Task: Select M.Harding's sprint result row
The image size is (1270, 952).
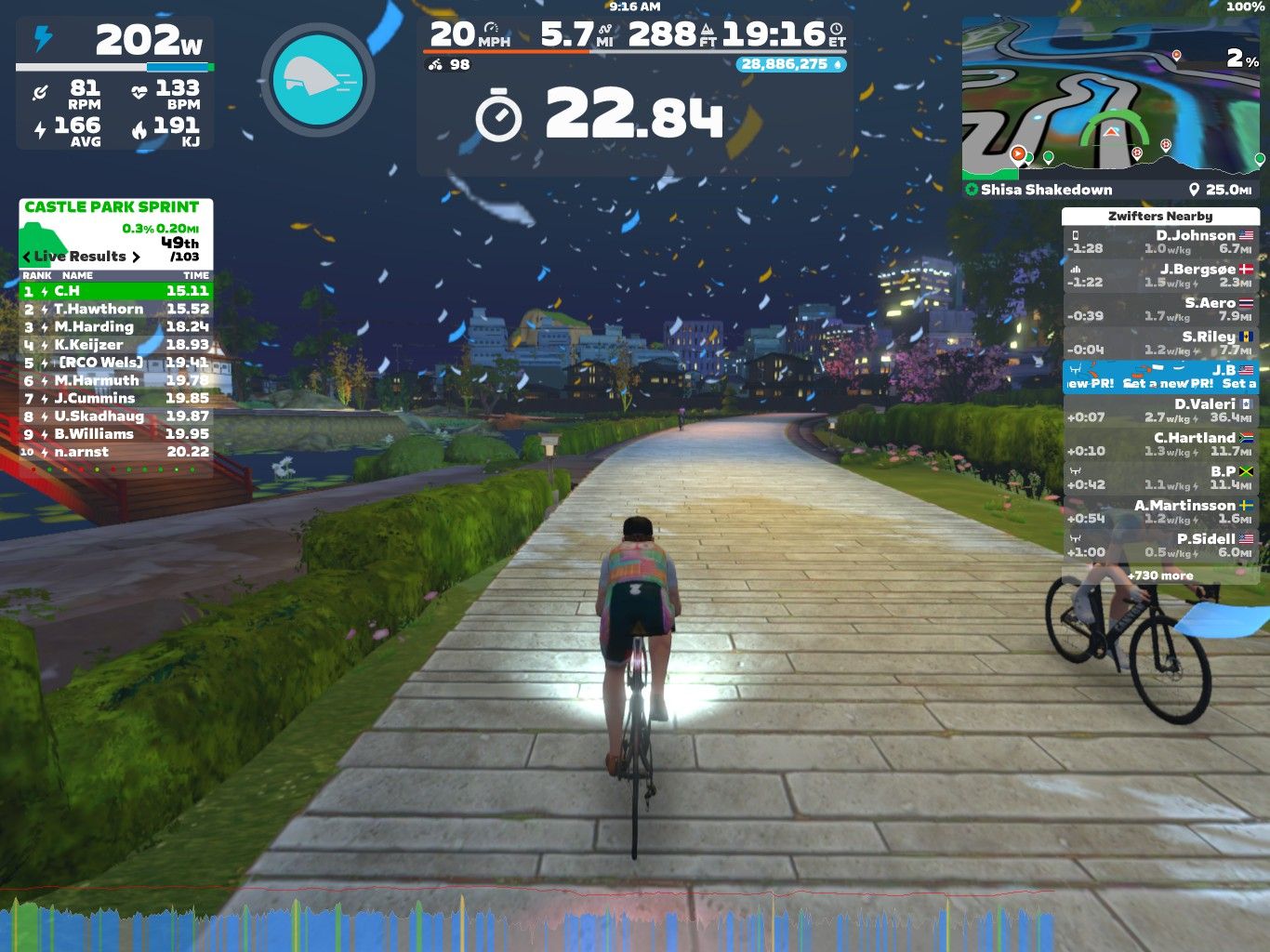Action: (116, 326)
